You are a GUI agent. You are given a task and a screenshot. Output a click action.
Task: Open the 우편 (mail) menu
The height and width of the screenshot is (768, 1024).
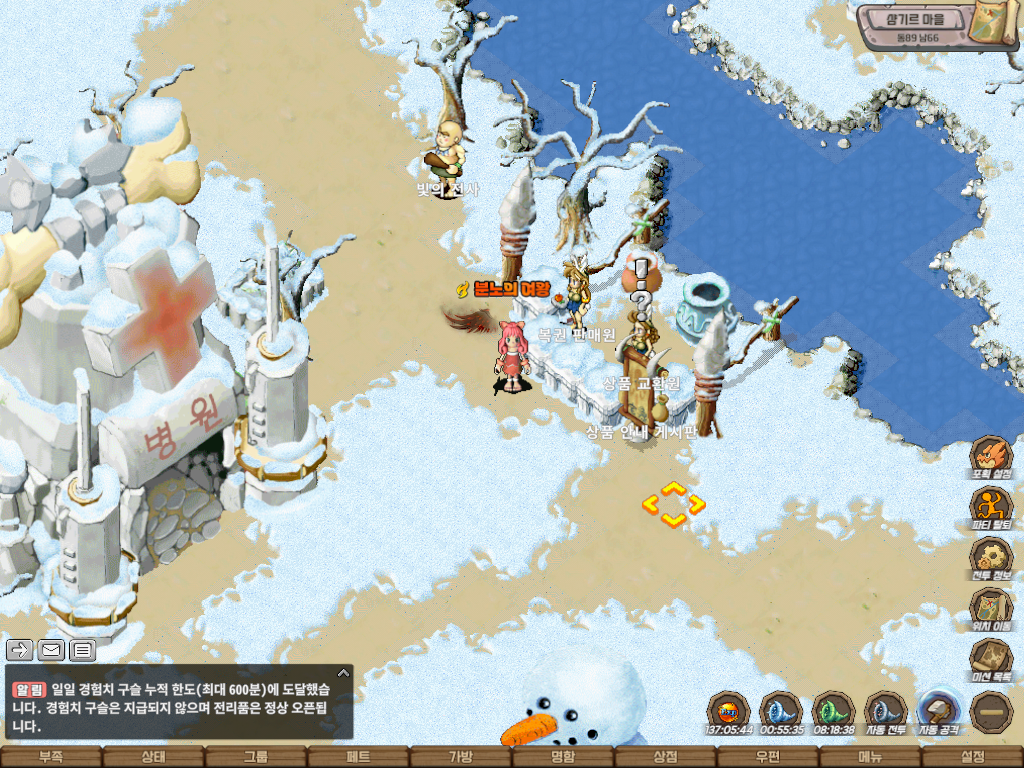pyautogui.click(x=767, y=757)
